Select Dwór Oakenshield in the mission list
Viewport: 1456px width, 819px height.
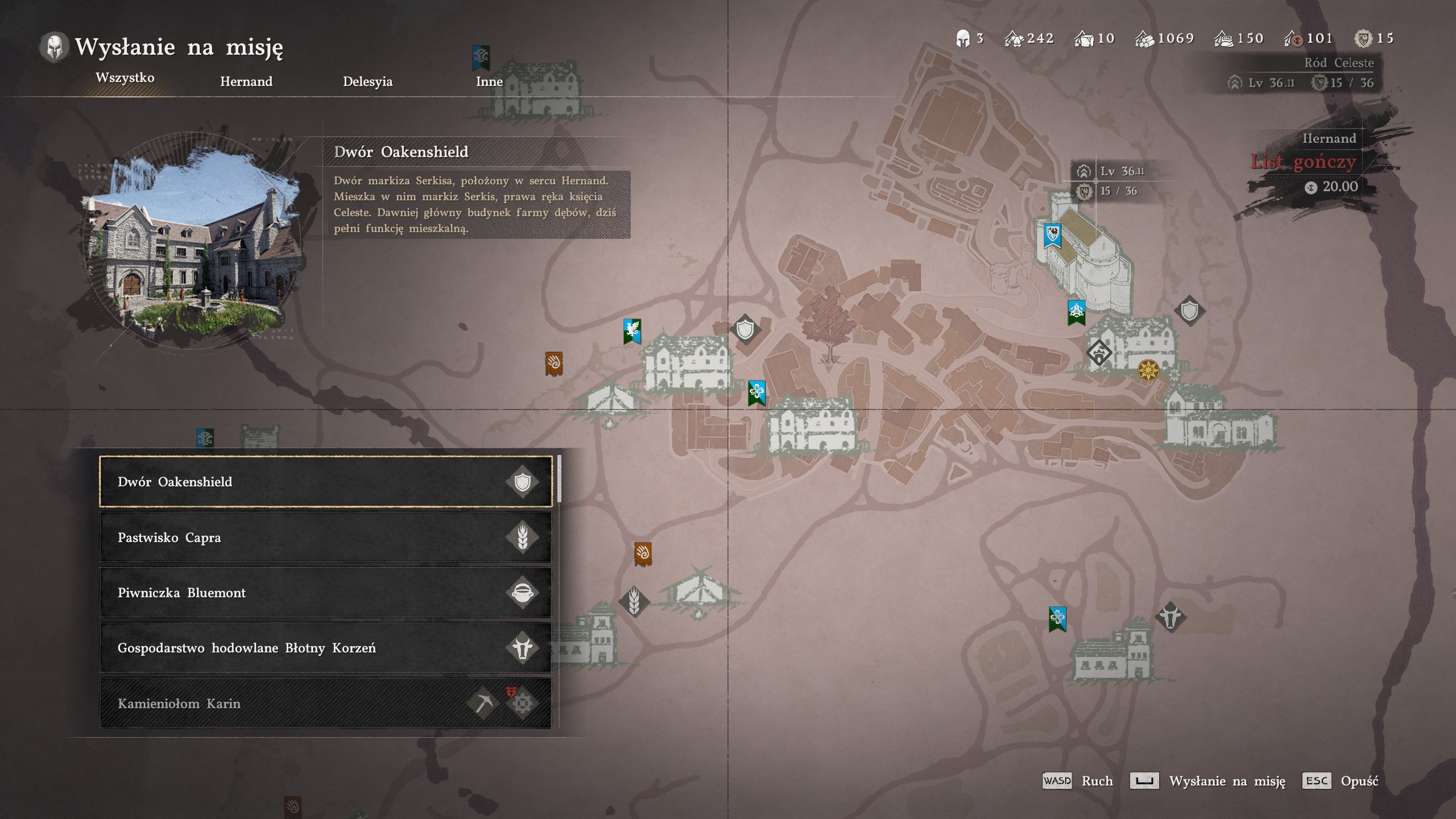click(325, 482)
